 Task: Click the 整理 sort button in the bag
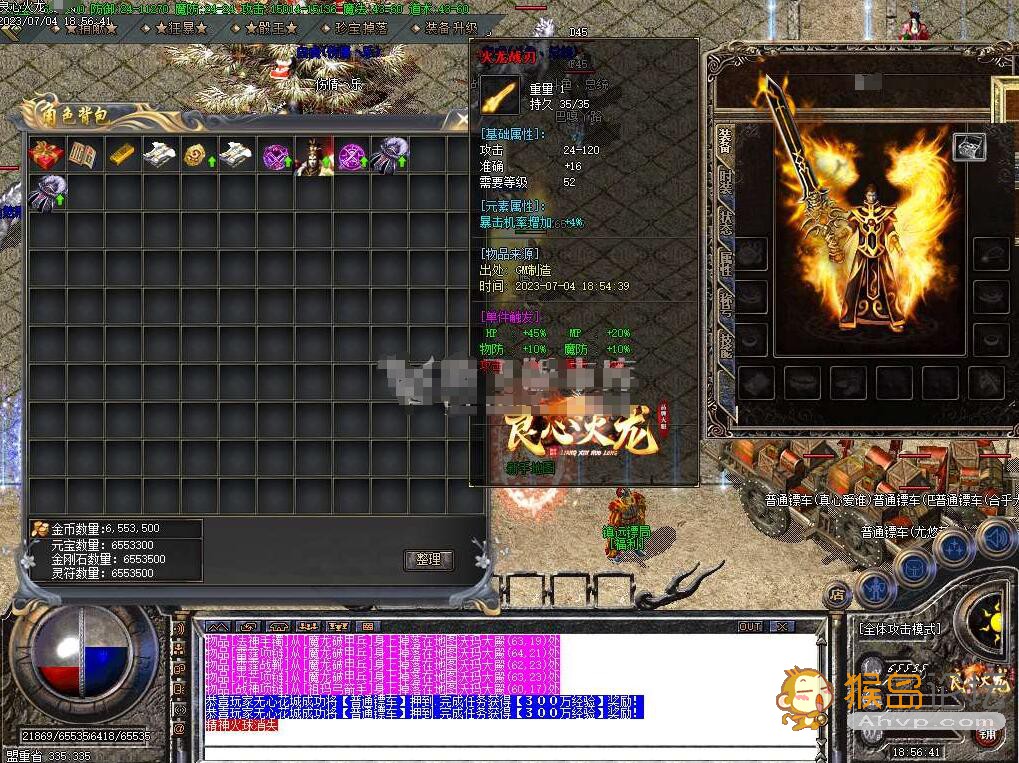click(x=429, y=559)
